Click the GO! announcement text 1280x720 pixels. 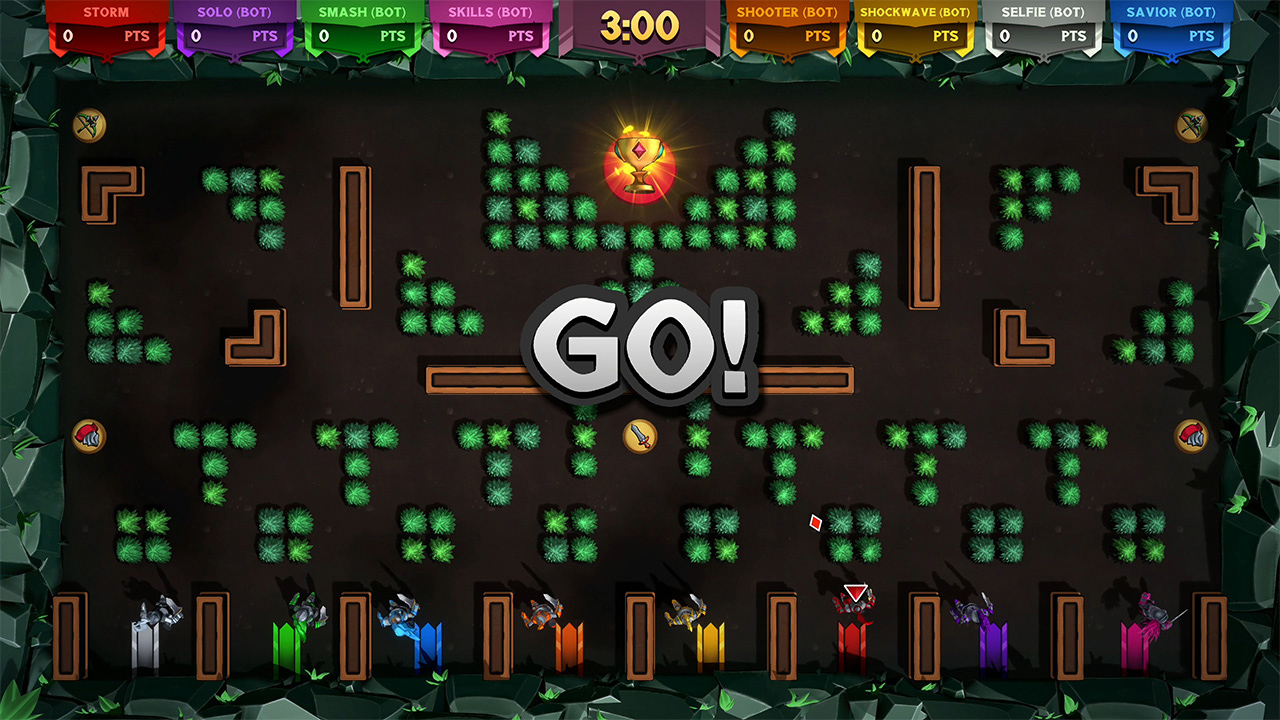pos(640,350)
